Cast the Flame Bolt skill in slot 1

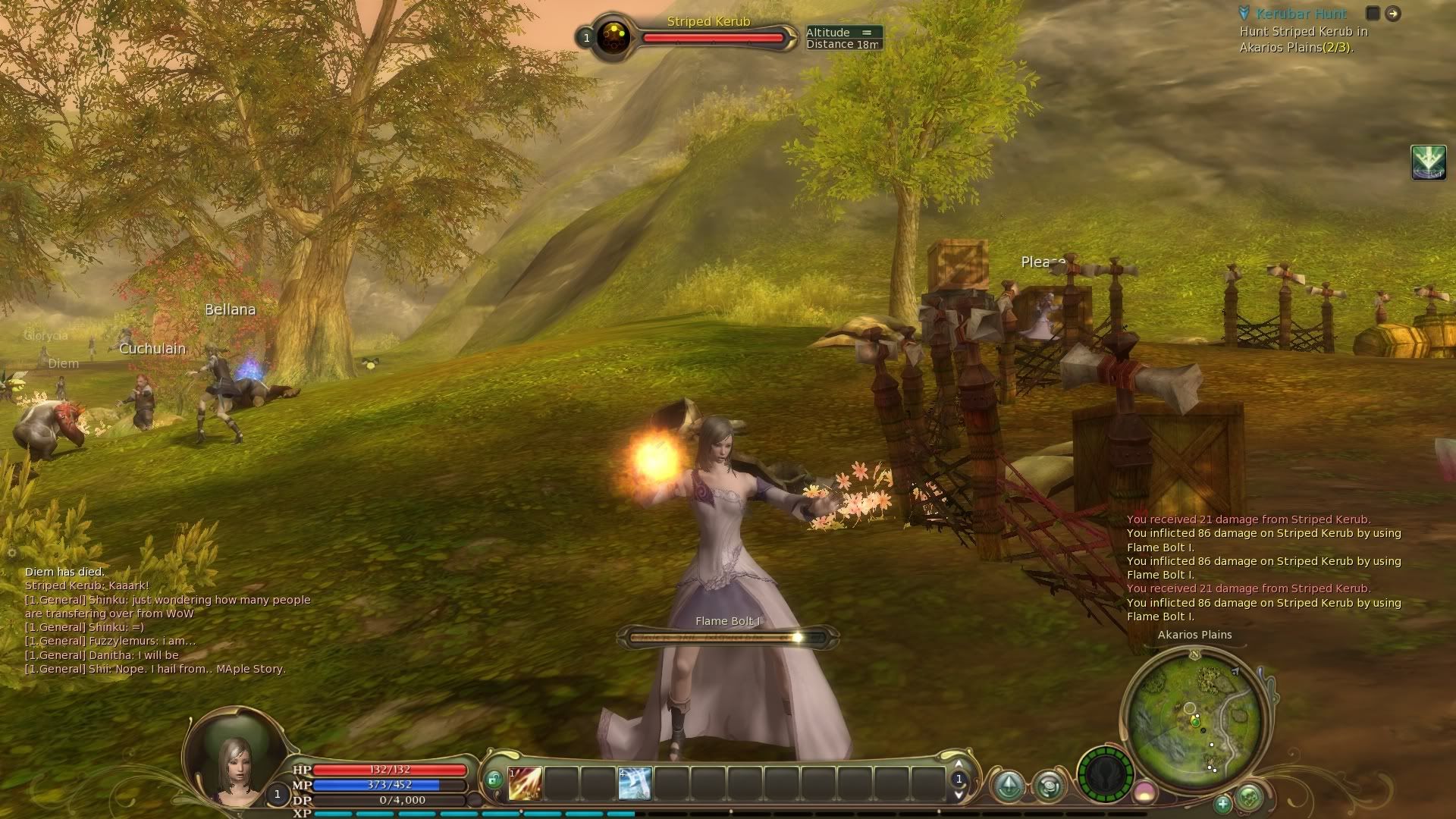click(525, 783)
